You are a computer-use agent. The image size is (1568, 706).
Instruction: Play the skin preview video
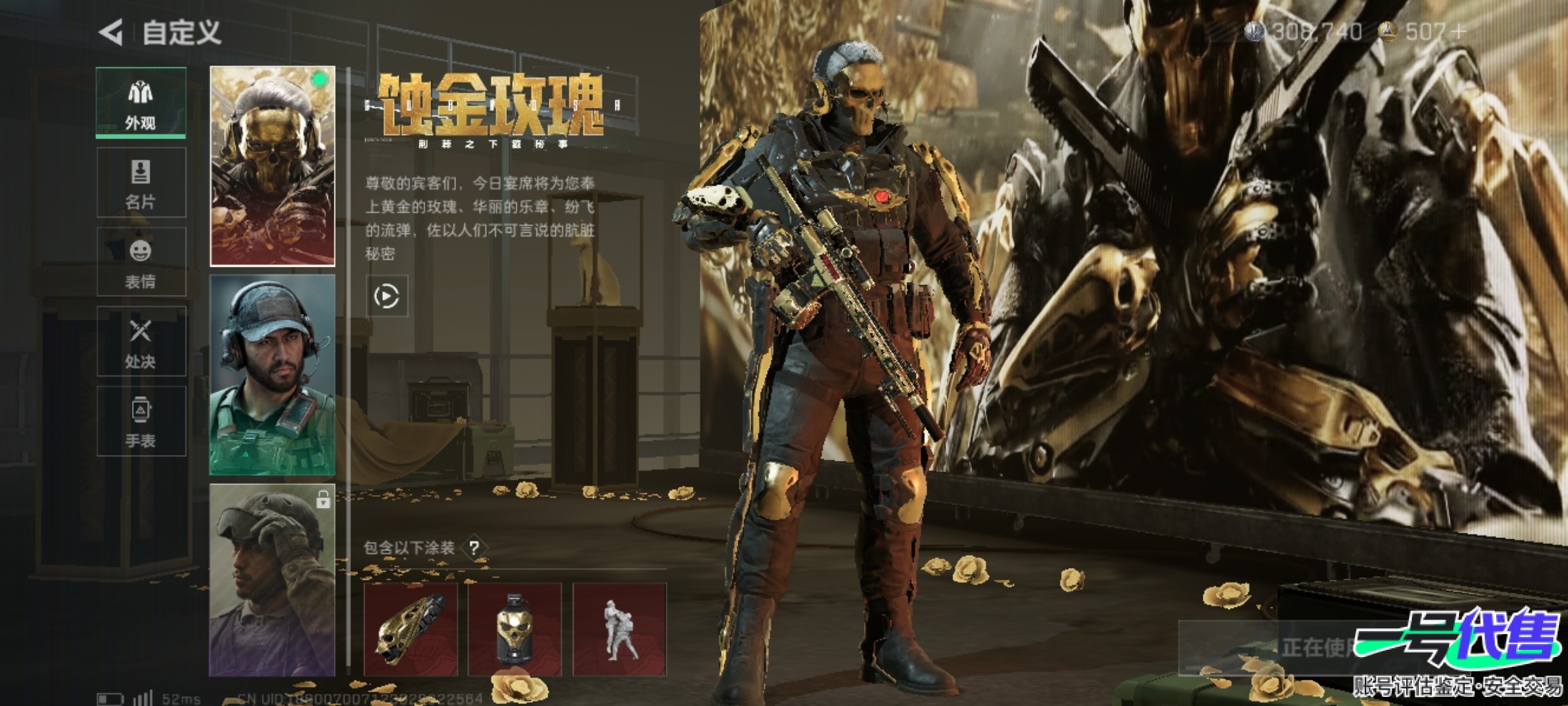coord(387,297)
